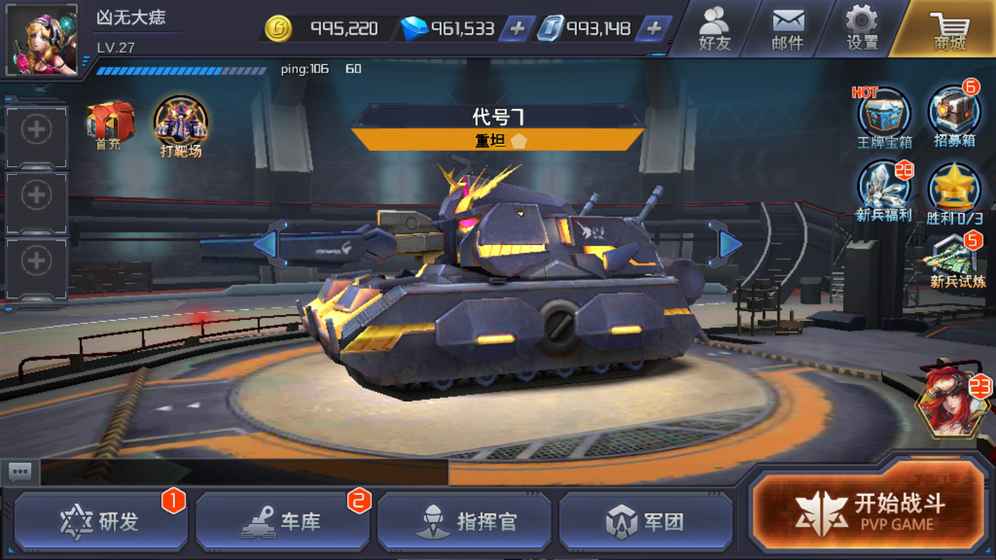Viewport: 996px width, 560px height.
Task: Switch to the next tank with right arrow
Action: 729,243
